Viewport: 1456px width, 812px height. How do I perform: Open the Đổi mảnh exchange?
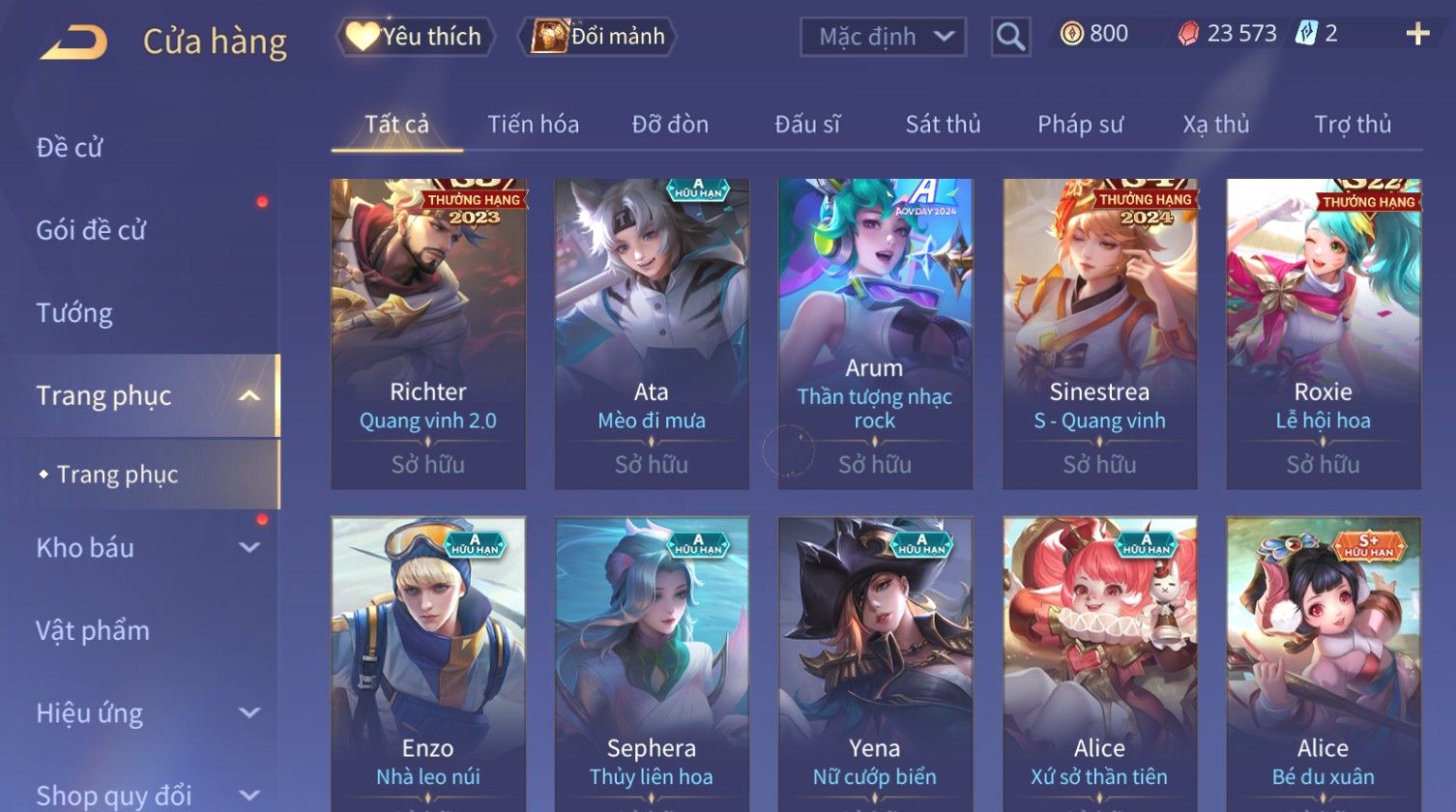[599, 37]
